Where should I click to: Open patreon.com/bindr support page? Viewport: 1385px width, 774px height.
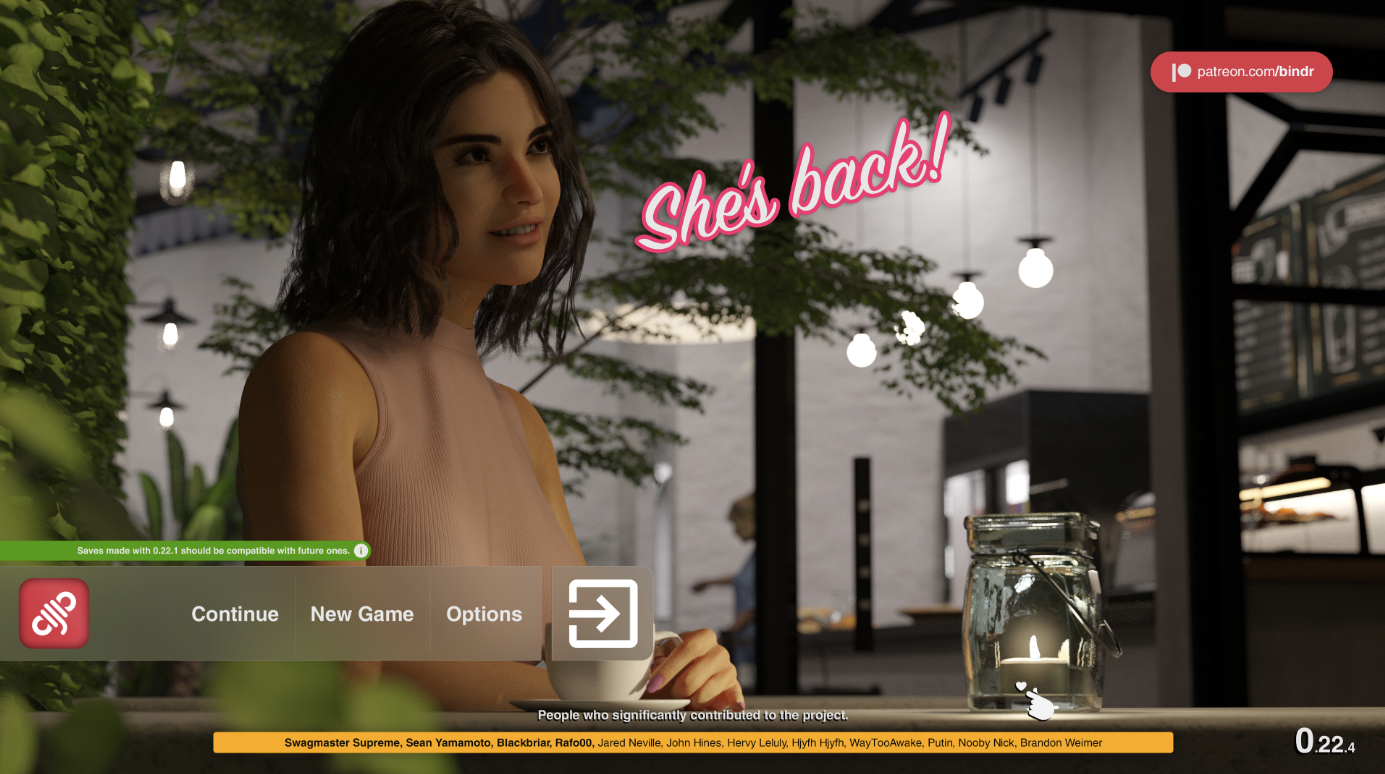1240,71
